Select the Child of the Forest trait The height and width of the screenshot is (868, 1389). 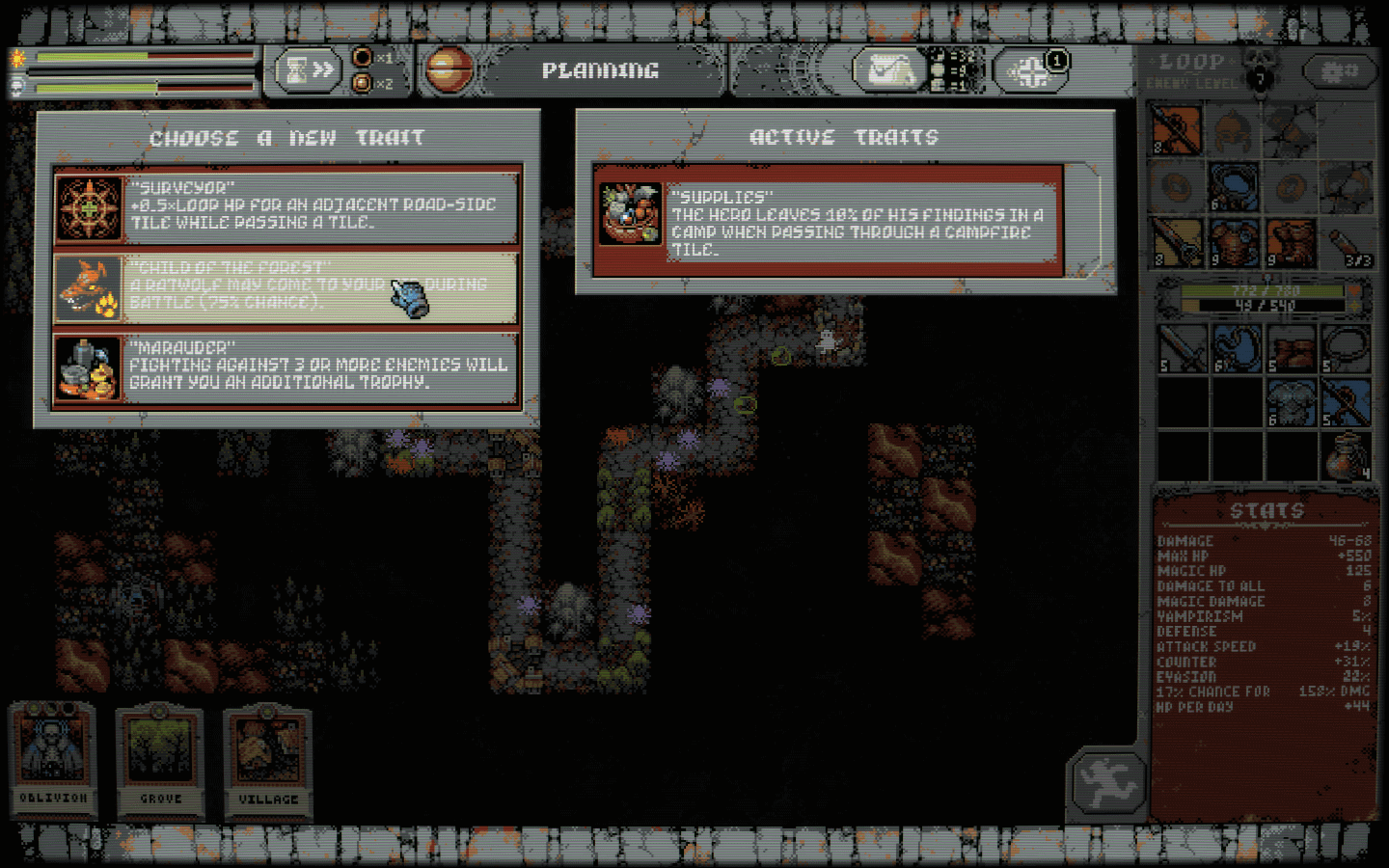[x=286, y=287]
